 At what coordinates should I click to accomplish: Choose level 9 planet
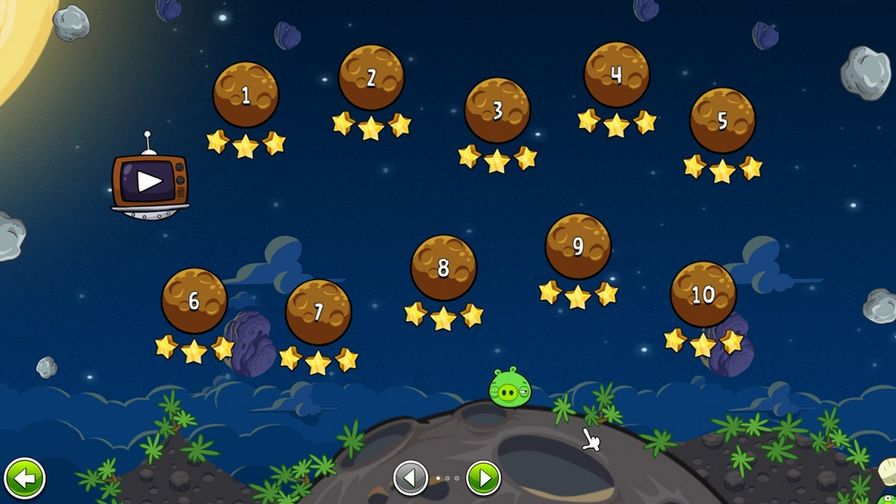[578, 246]
